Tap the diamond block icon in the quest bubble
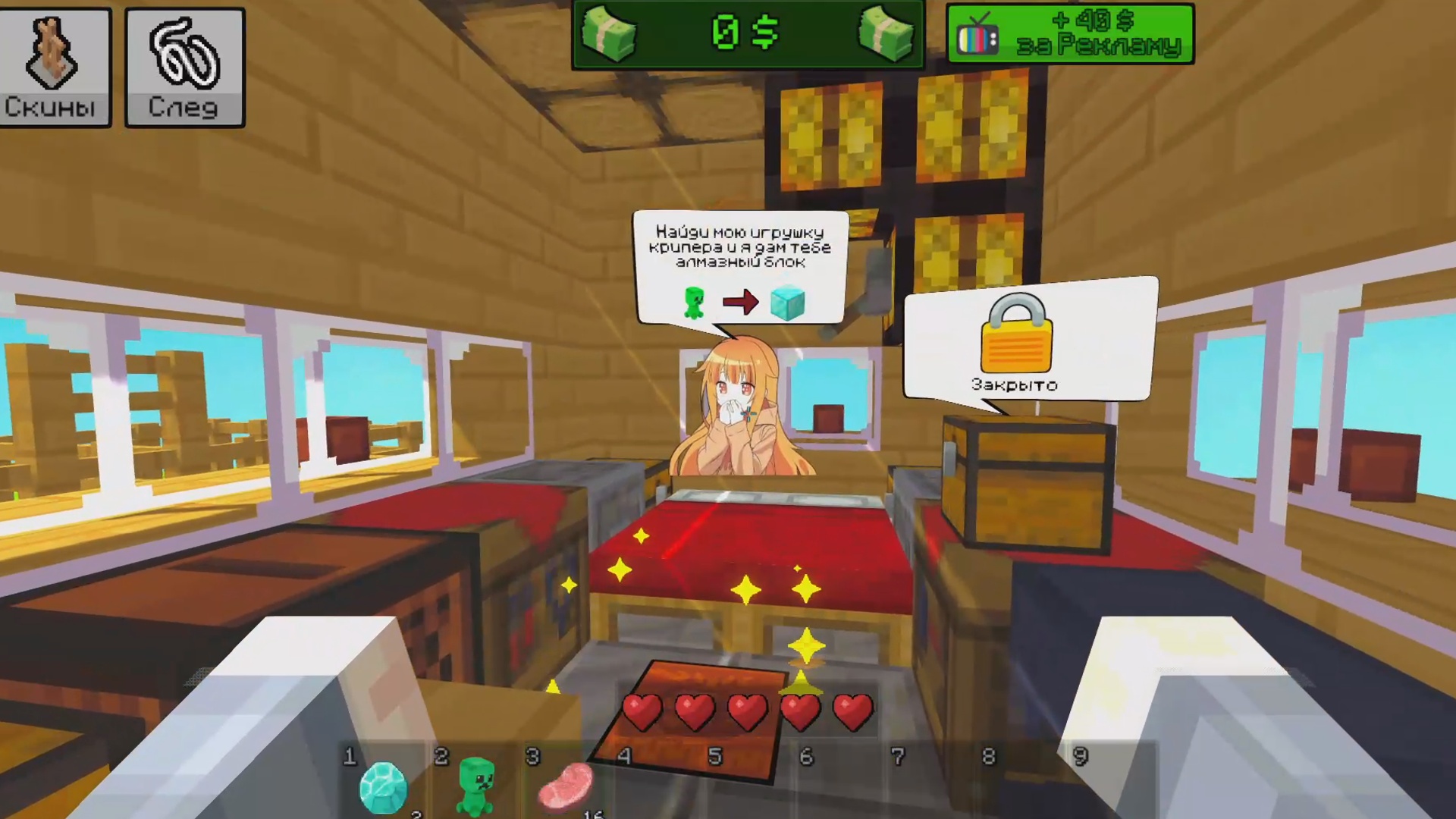The width and height of the screenshot is (1456, 819). [787, 302]
